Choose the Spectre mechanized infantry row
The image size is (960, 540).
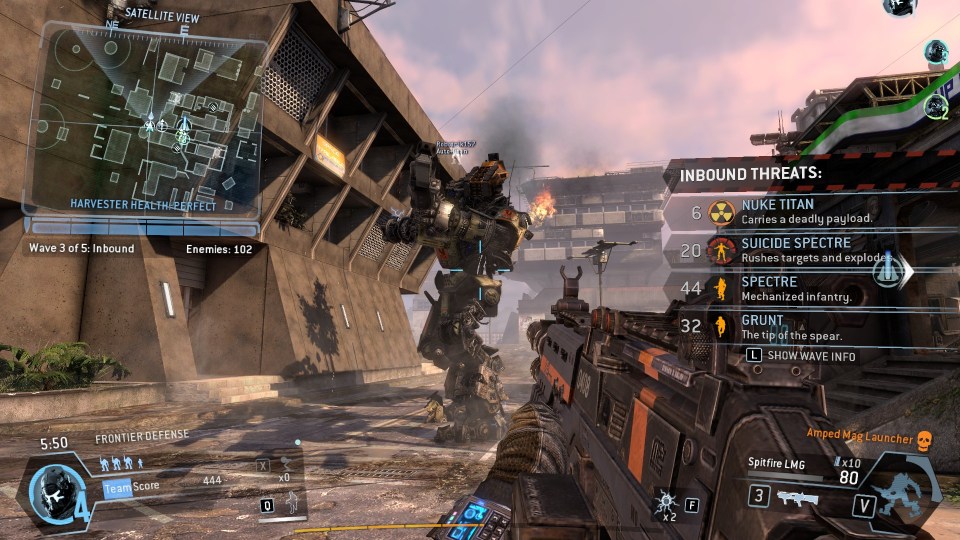pos(790,289)
